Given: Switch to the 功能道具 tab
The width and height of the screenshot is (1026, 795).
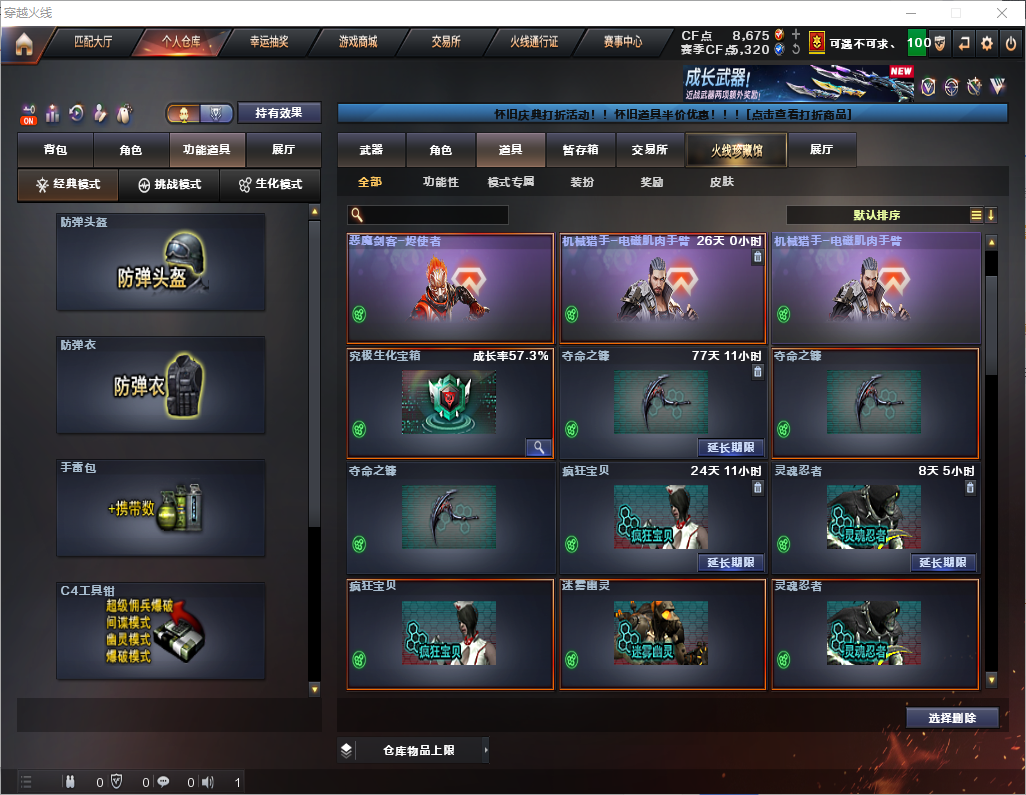Looking at the screenshot, I should pos(207,150).
